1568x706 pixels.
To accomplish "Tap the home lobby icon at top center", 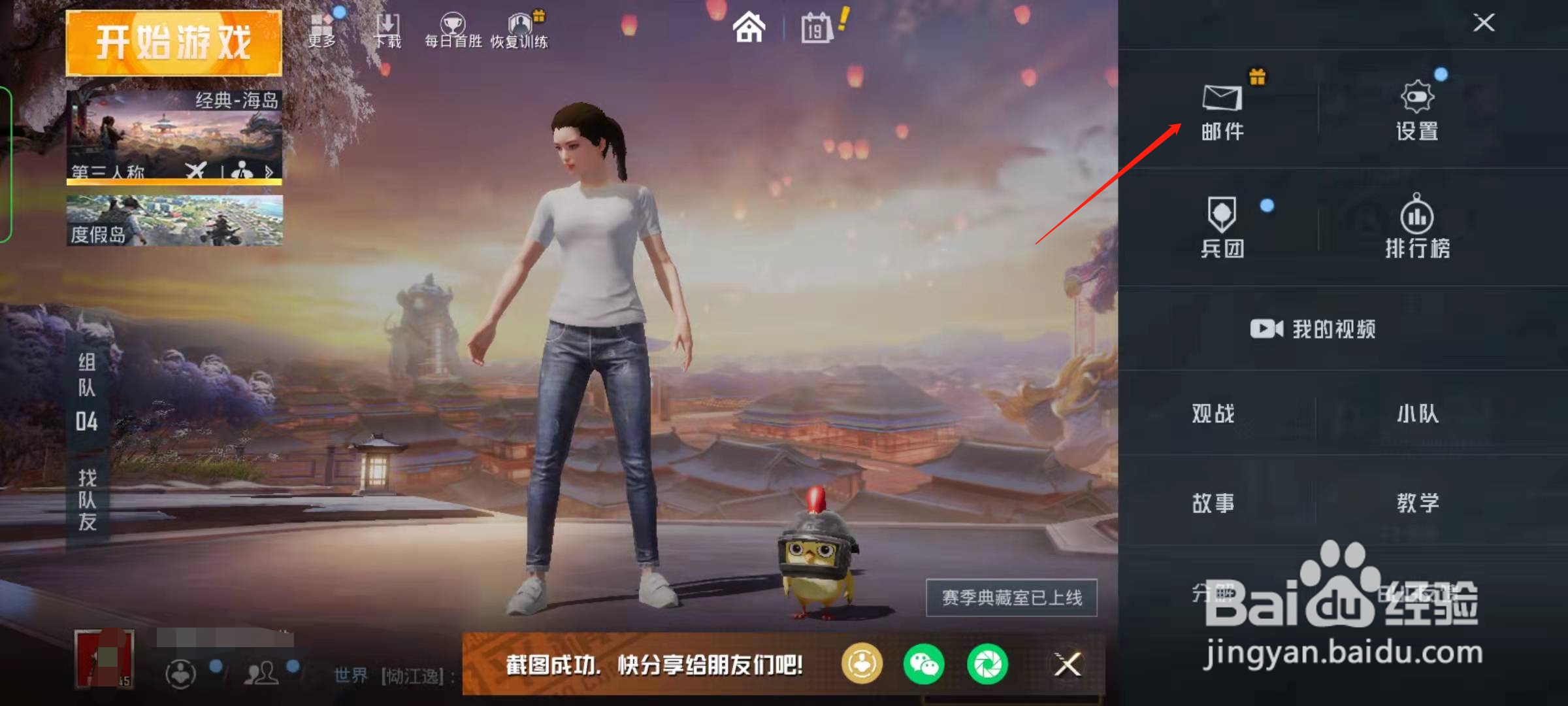I will 749,27.
